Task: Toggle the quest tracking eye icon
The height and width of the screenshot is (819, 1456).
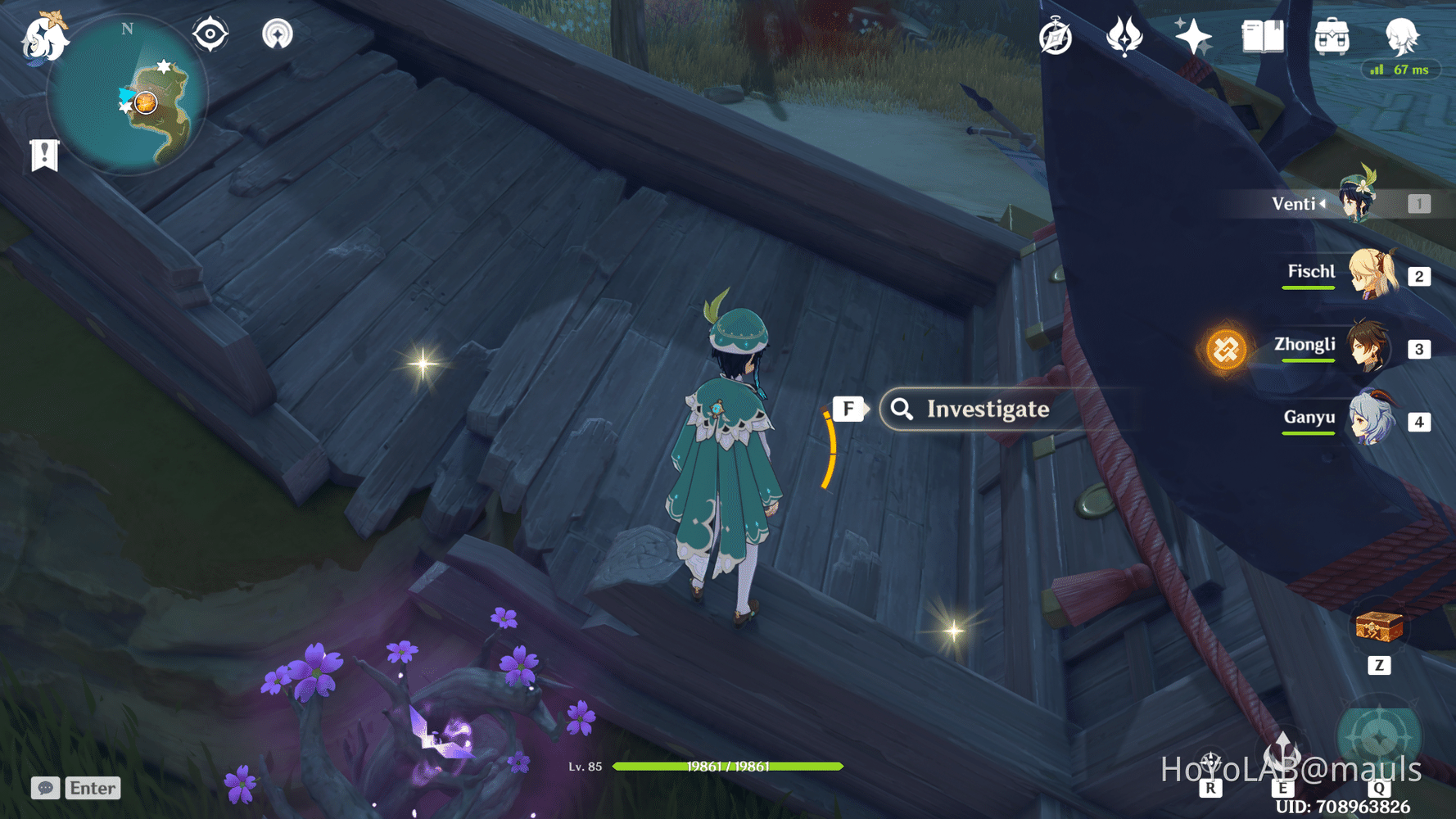Action: pyautogui.click(x=210, y=34)
